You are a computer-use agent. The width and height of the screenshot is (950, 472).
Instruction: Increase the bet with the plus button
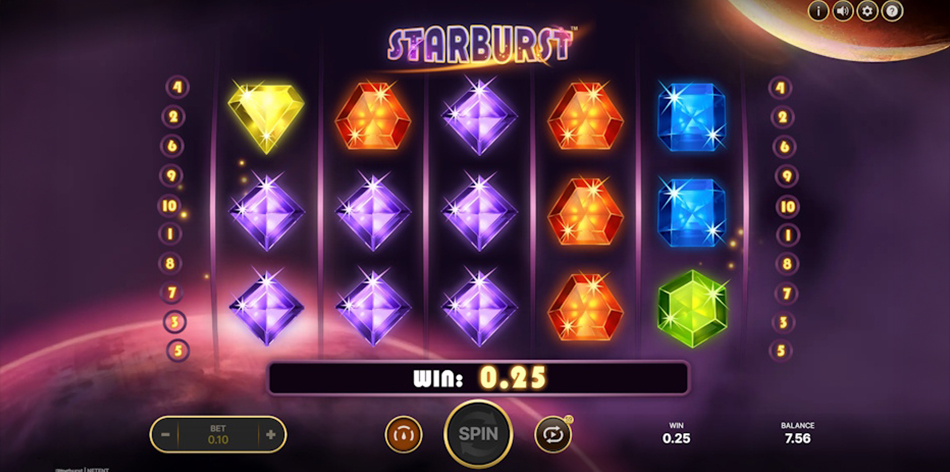click(270, 434)
